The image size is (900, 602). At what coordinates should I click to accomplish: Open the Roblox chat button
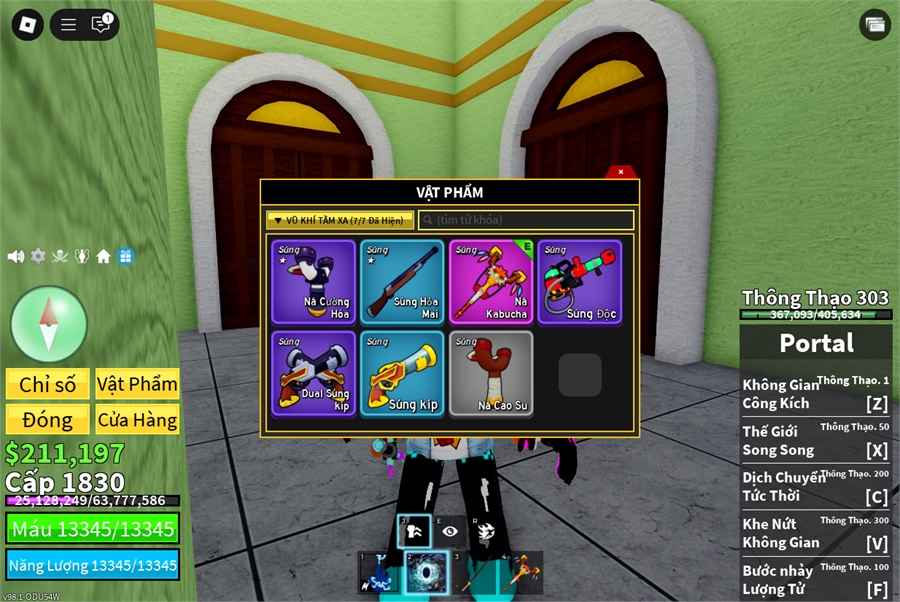101,24
